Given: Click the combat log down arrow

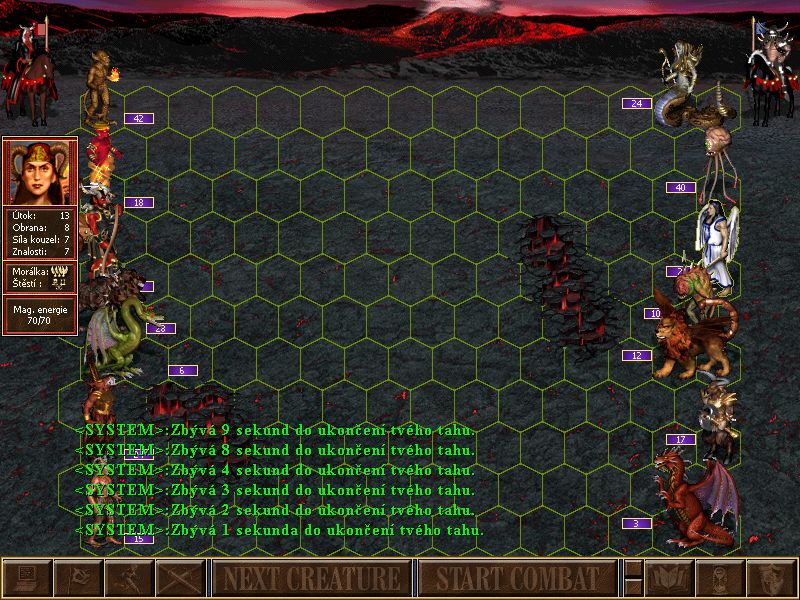Looking at the screenshot, I should click(633, 586).
